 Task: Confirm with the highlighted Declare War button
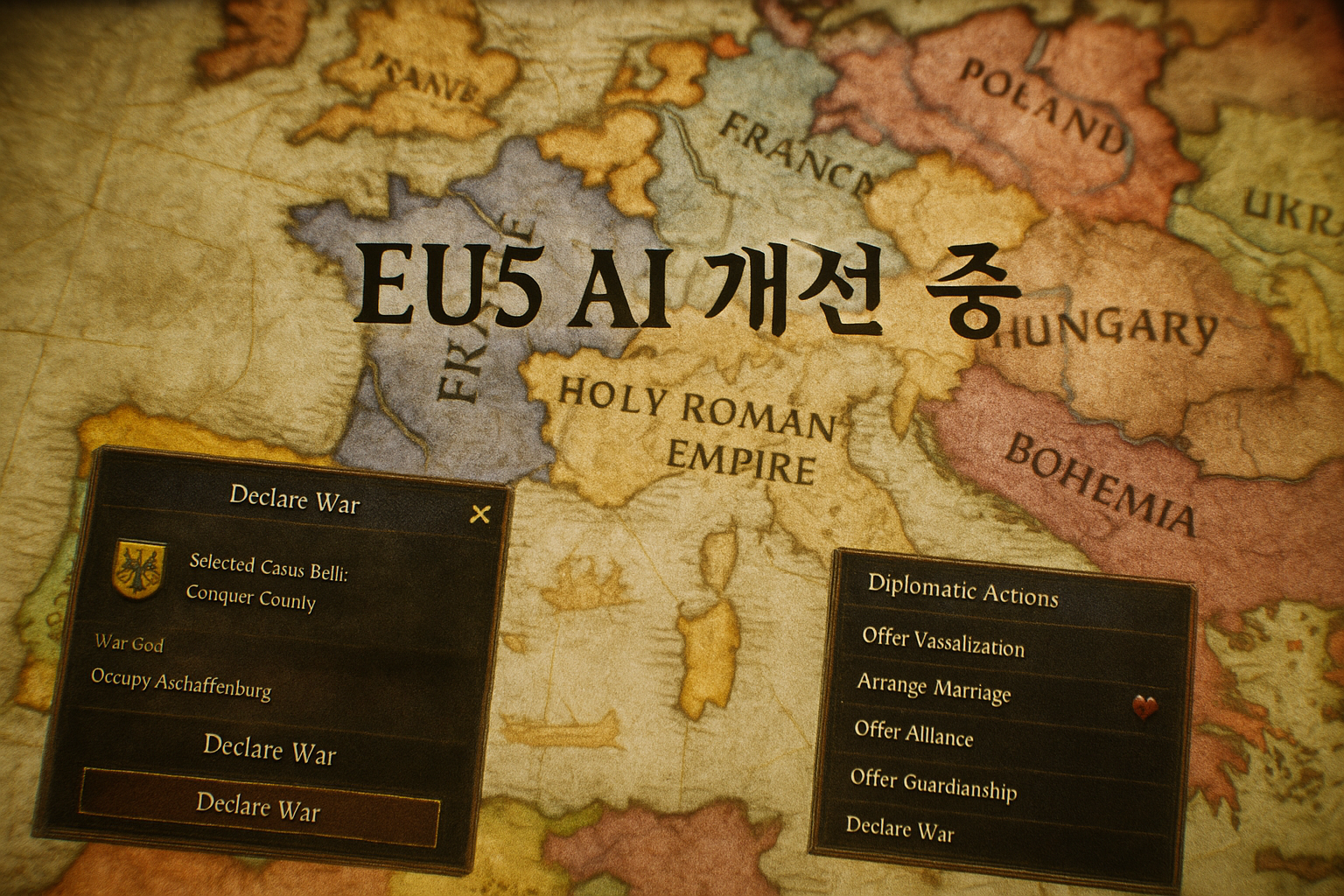(x=259, y=806)
